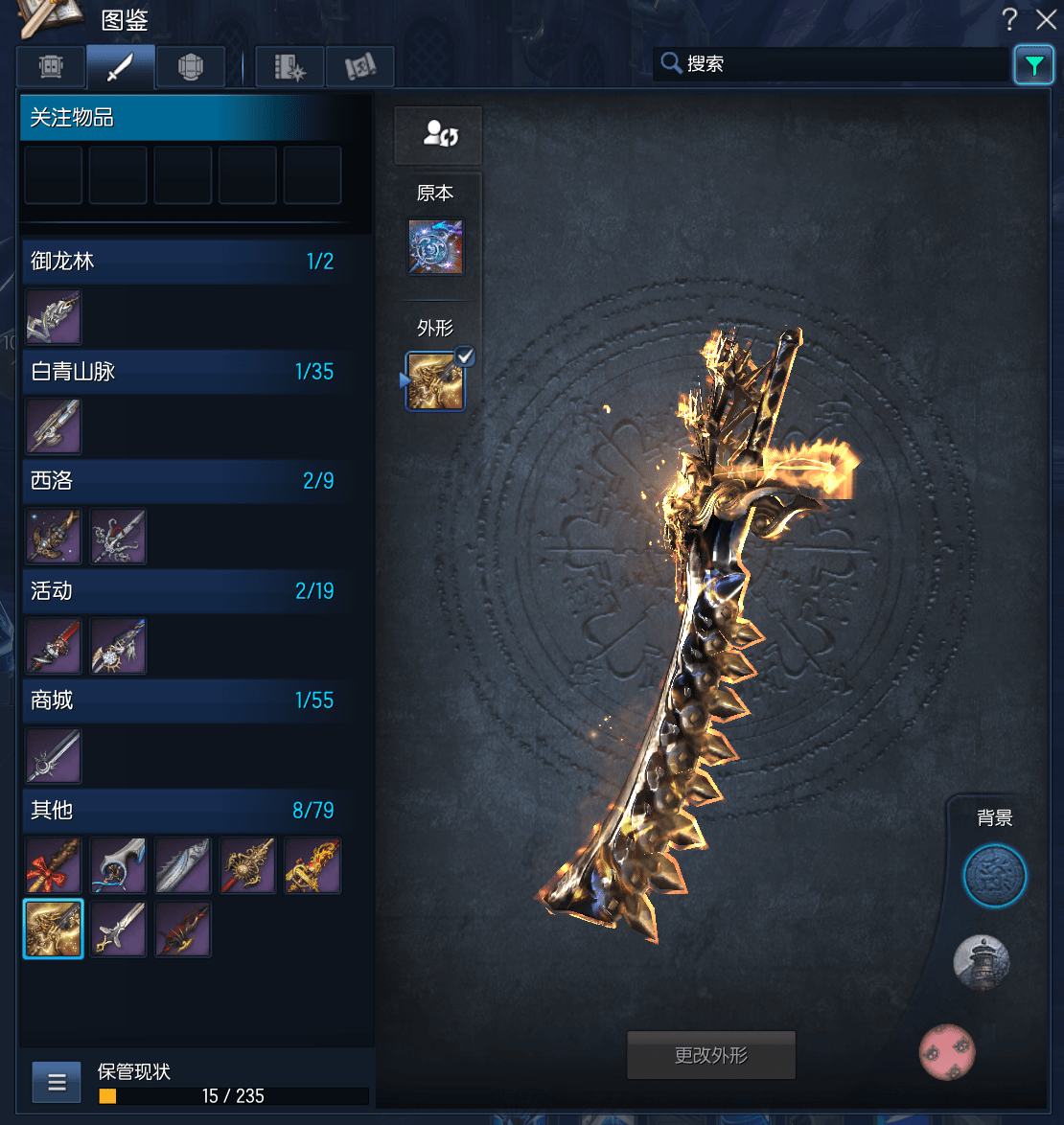
Task: Choose the blue circular emblem background
Action: pos(994,876)
